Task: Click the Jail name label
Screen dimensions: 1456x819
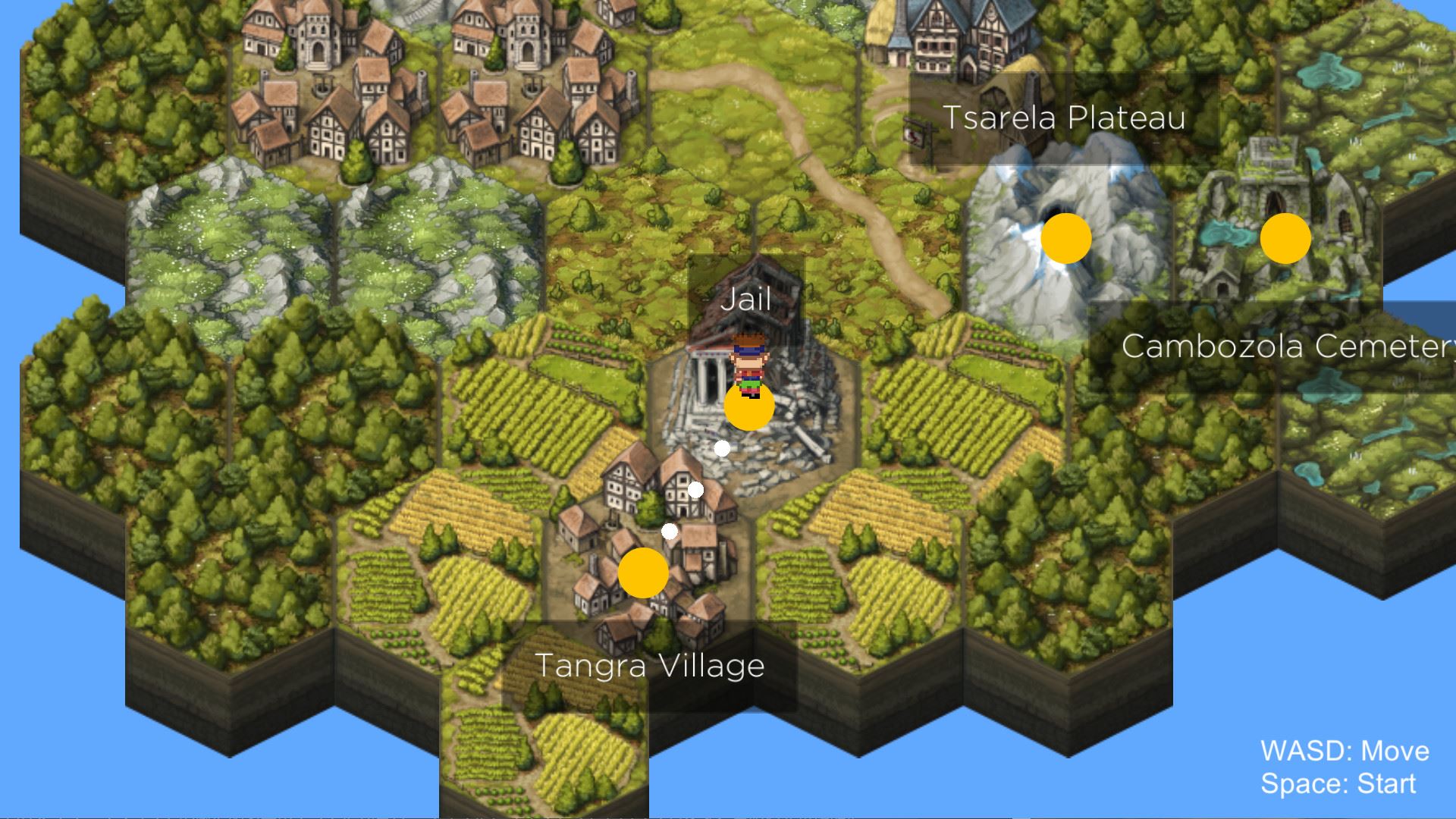Action: pos(746,300)
